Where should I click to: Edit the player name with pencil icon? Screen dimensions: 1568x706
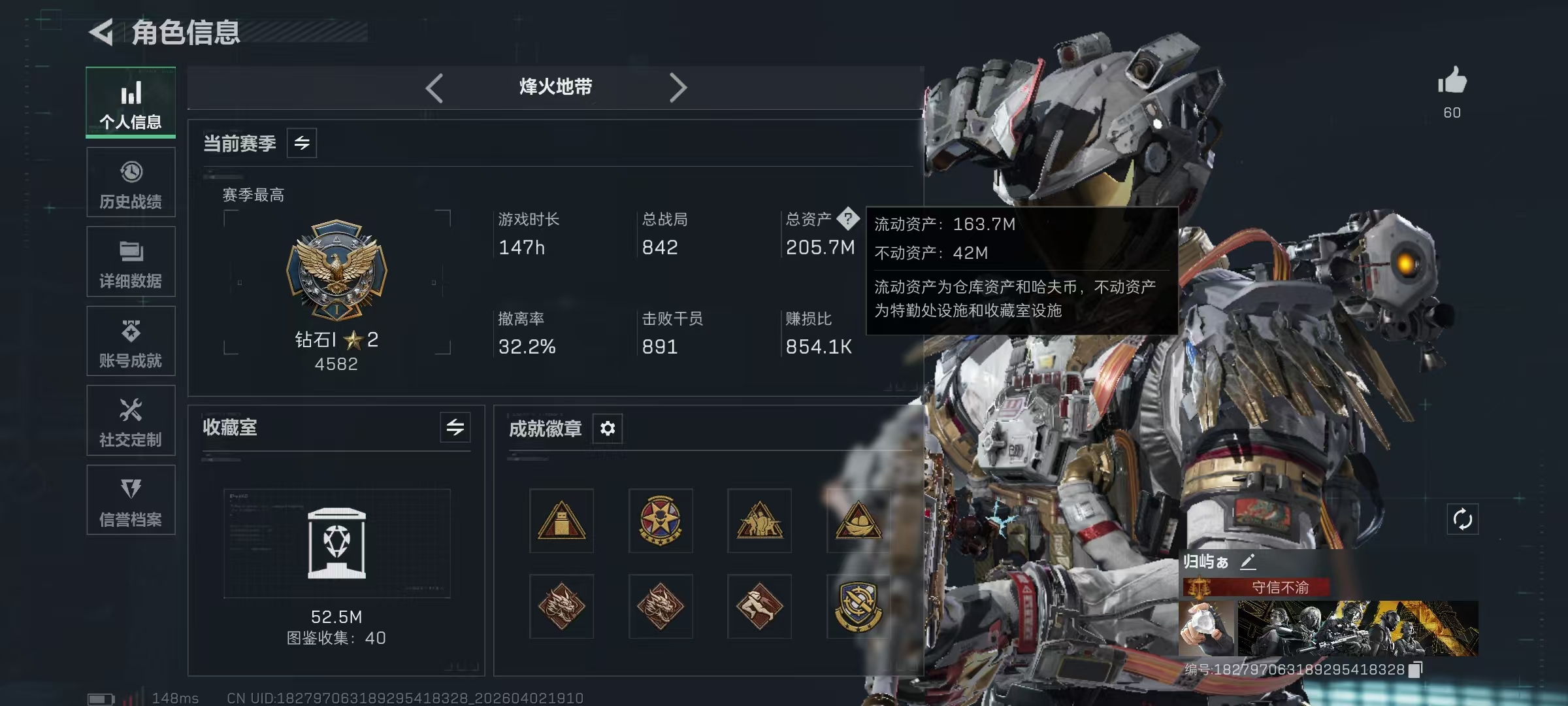pyautogui.click(x=1248, y=561)
